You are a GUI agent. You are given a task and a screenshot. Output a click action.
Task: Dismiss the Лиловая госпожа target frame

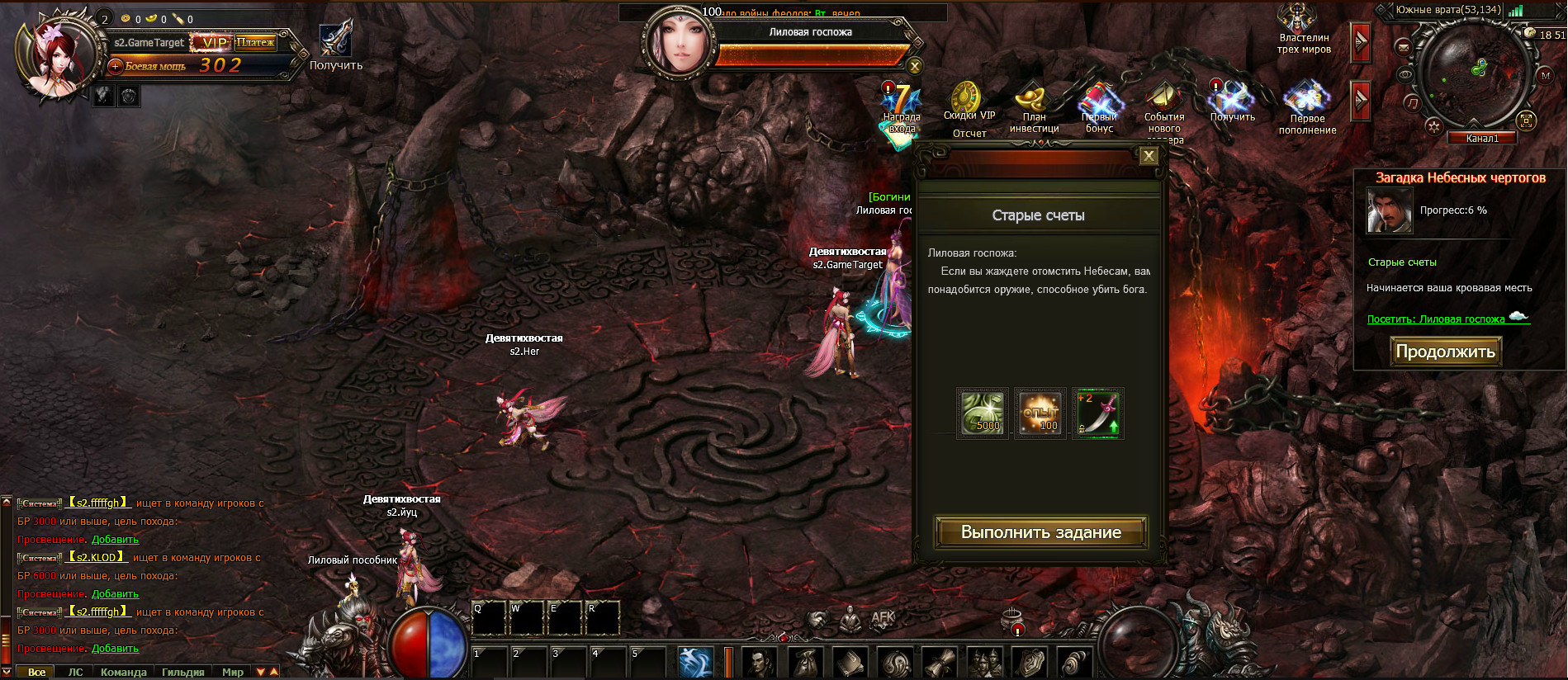pyautogui.click(x=914, y=66)
